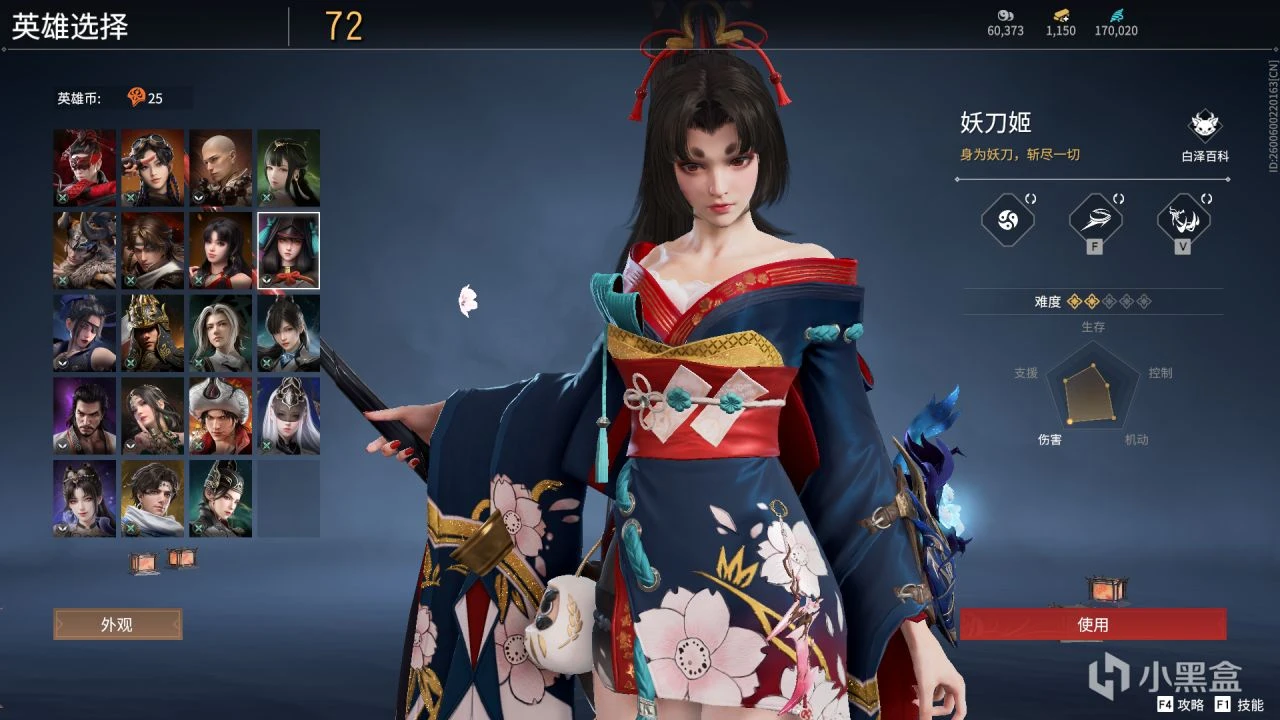
Task: Select the eyepatch woman hero portrait
Action: (x=85, y=333)
